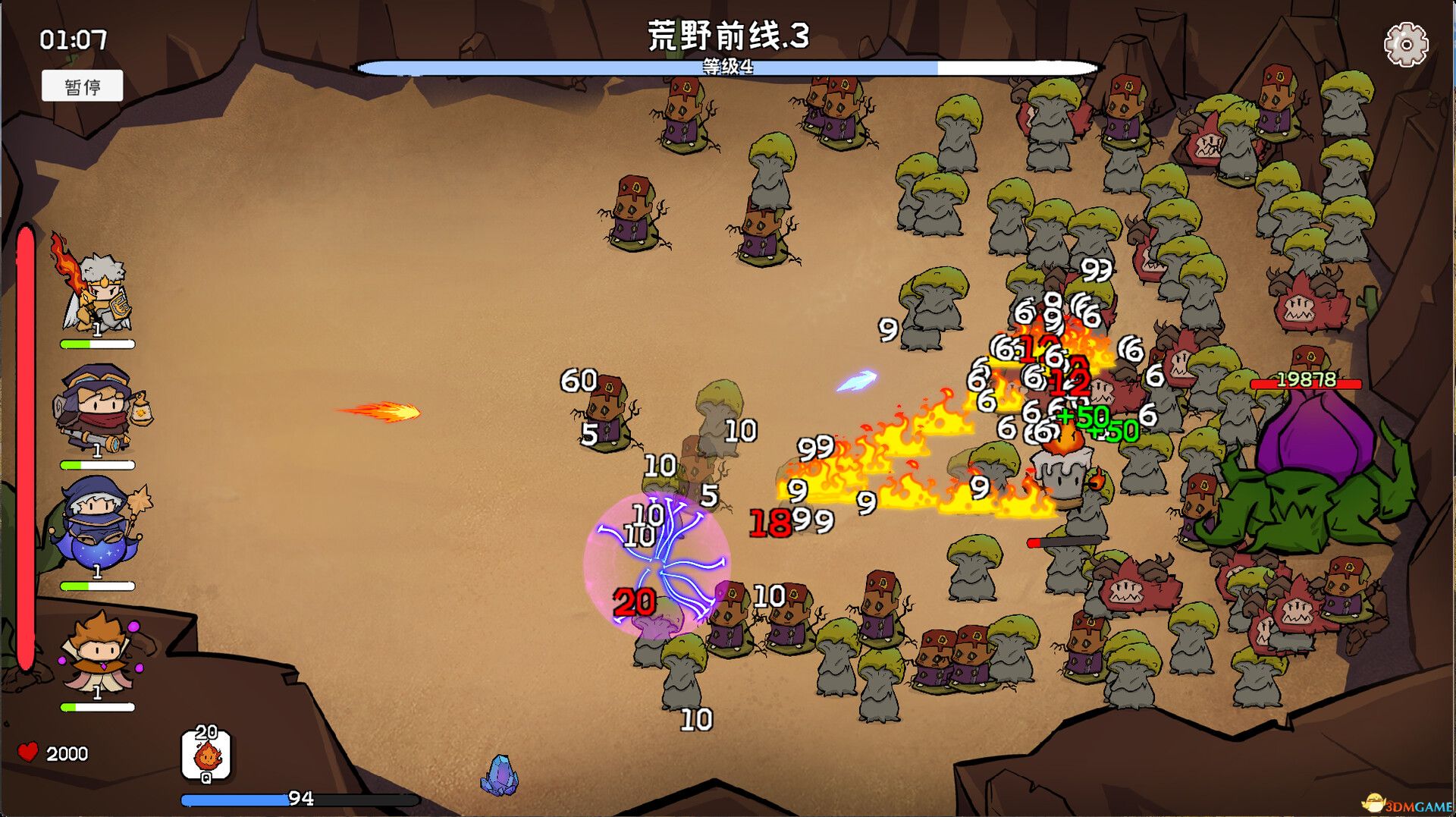Pause the game with the 暂停 button

[x=83, y=86]
